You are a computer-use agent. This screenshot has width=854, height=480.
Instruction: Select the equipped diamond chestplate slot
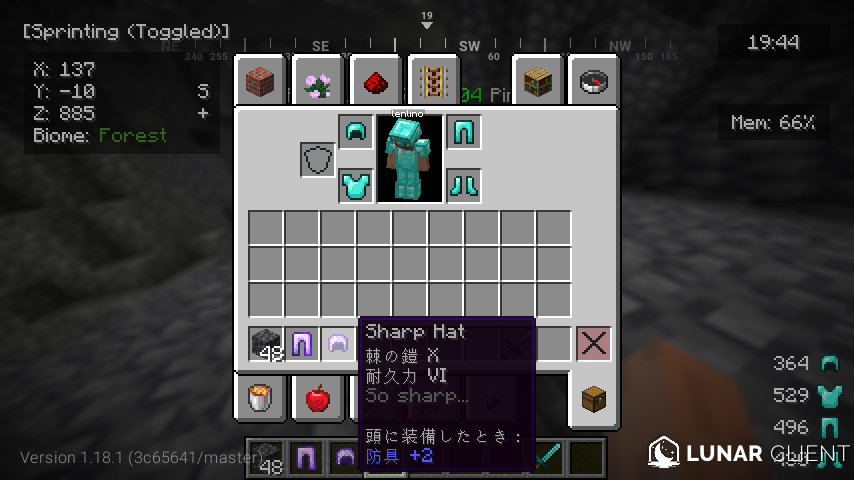(355, 185)
